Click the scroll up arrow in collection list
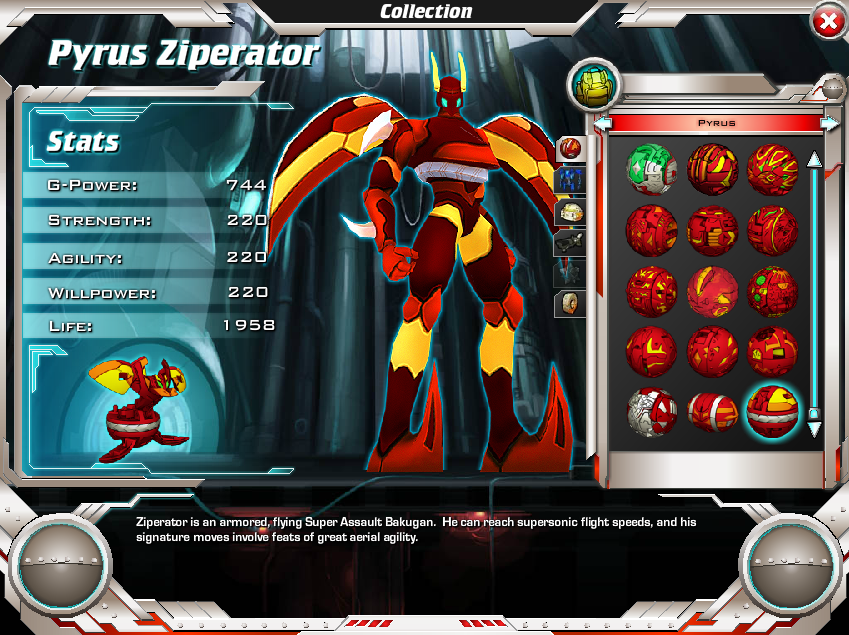 (814, 159)
